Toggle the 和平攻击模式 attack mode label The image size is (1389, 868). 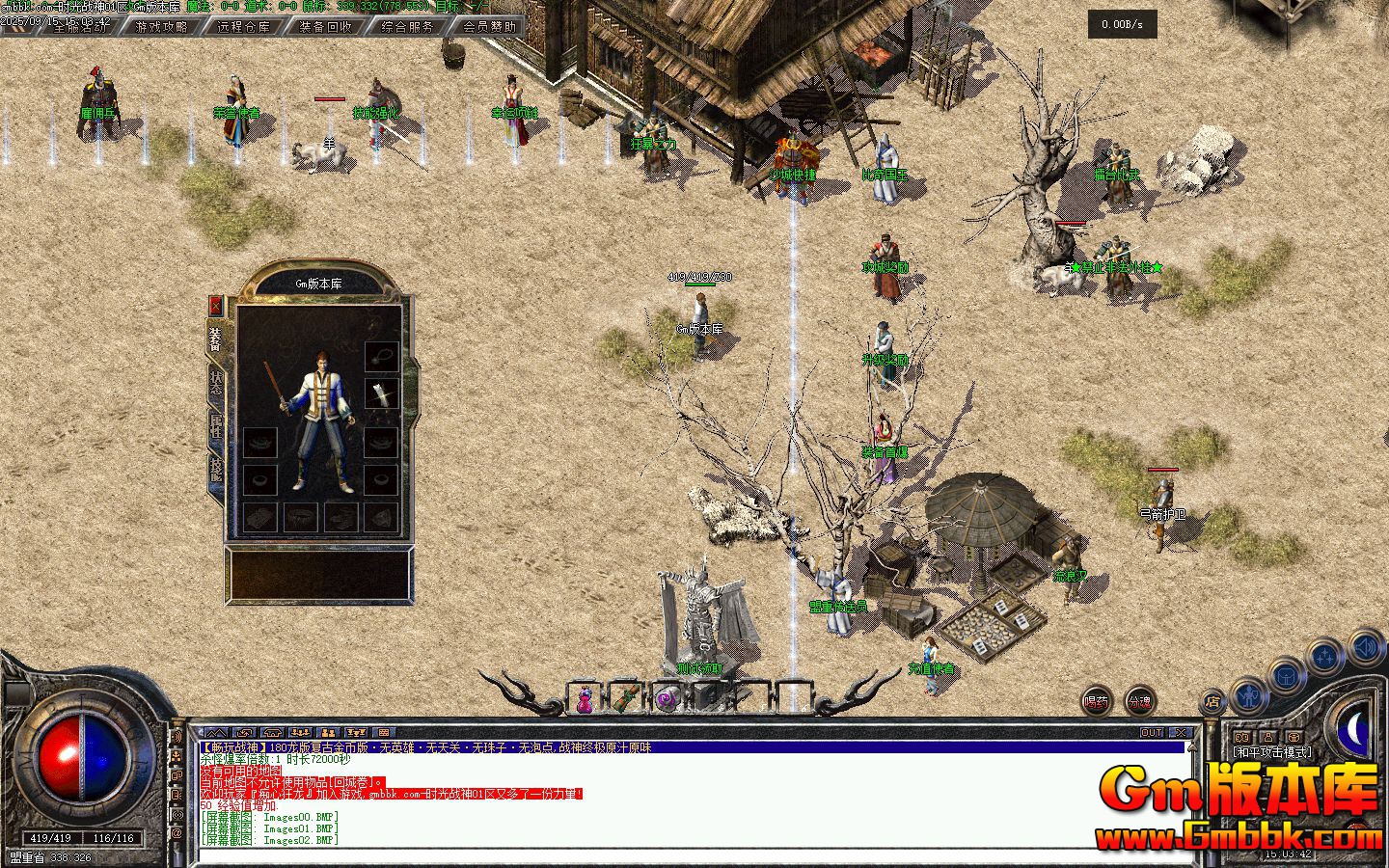click(1273, 752)
